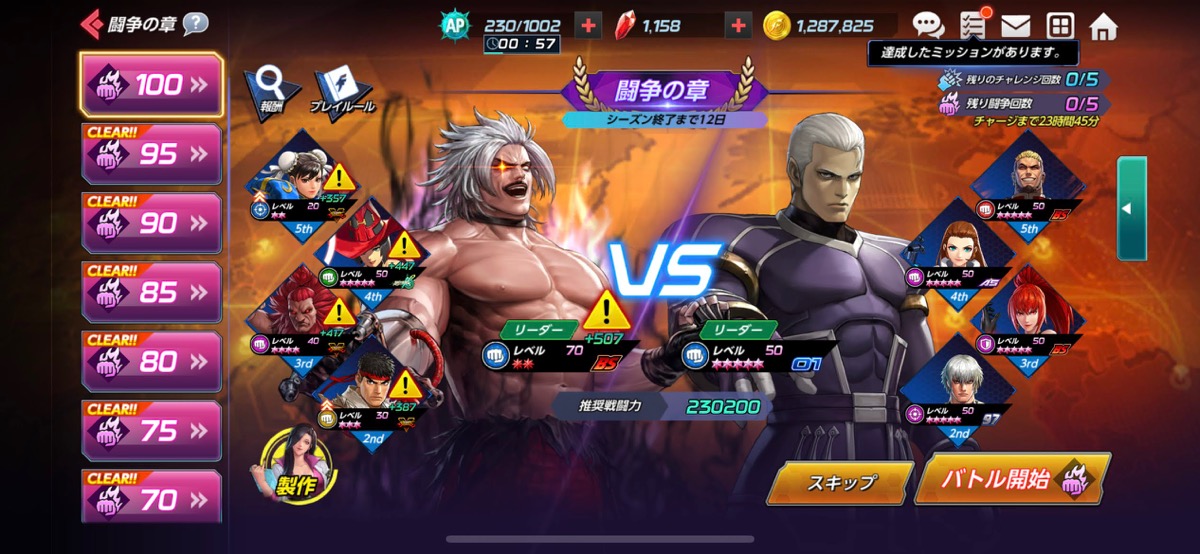
Task: Select stage 100 in the list
Action: click(x=151, y=85)
